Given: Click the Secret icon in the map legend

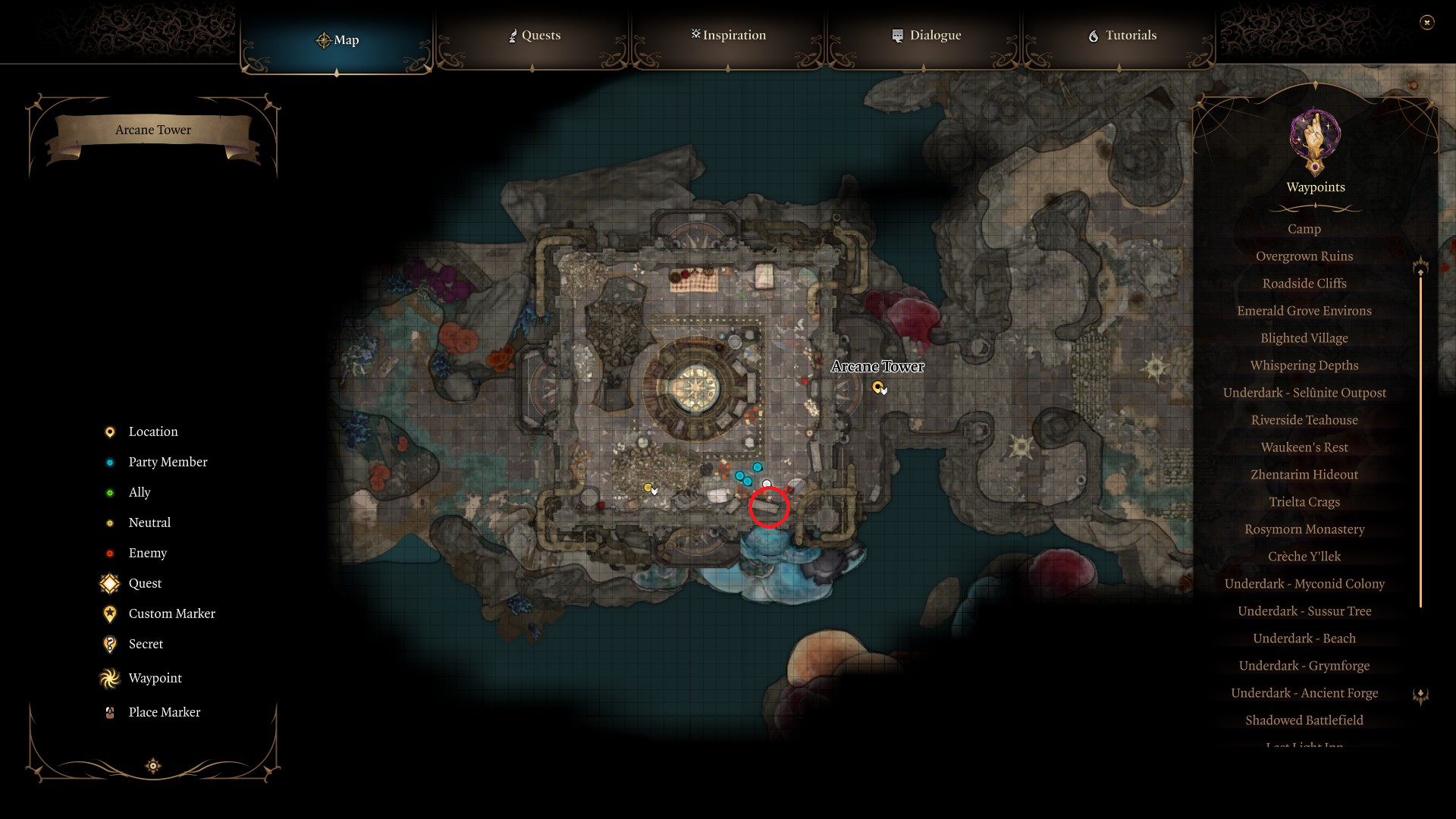Looking at the screenshot, I should point(110,644).
